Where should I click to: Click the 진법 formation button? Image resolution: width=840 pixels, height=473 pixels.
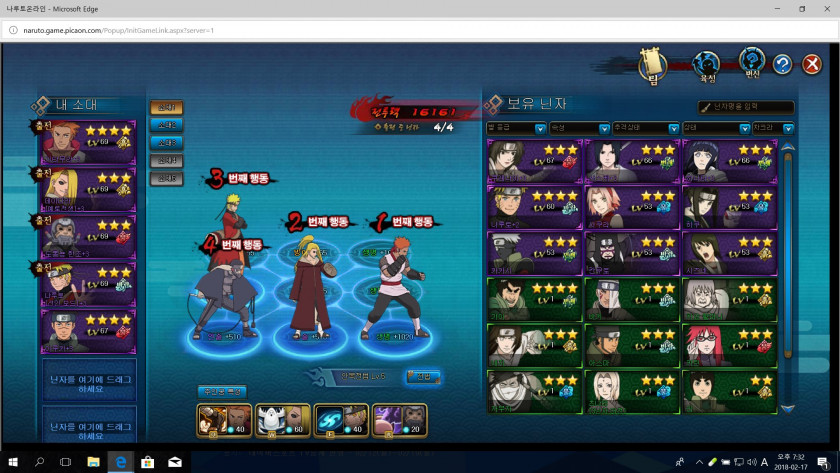coord(421,377)
